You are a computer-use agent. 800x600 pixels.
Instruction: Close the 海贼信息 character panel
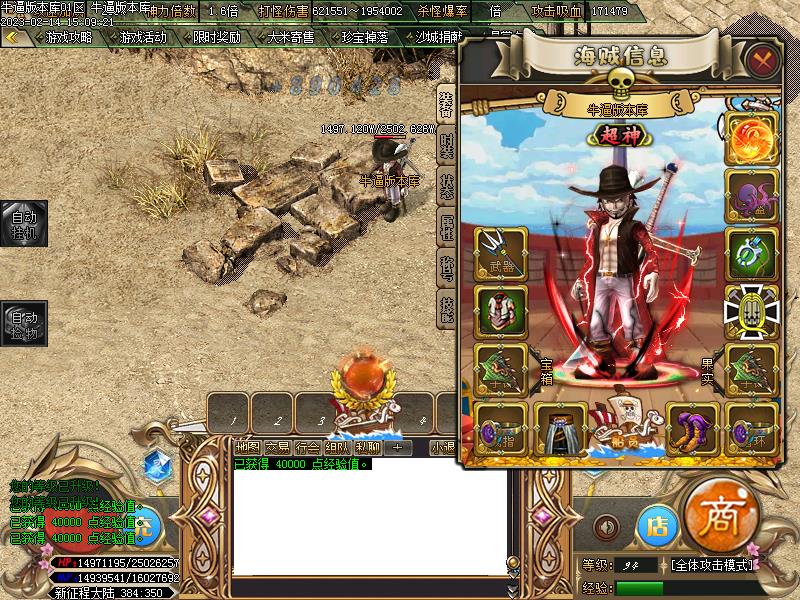coord(763,59)
